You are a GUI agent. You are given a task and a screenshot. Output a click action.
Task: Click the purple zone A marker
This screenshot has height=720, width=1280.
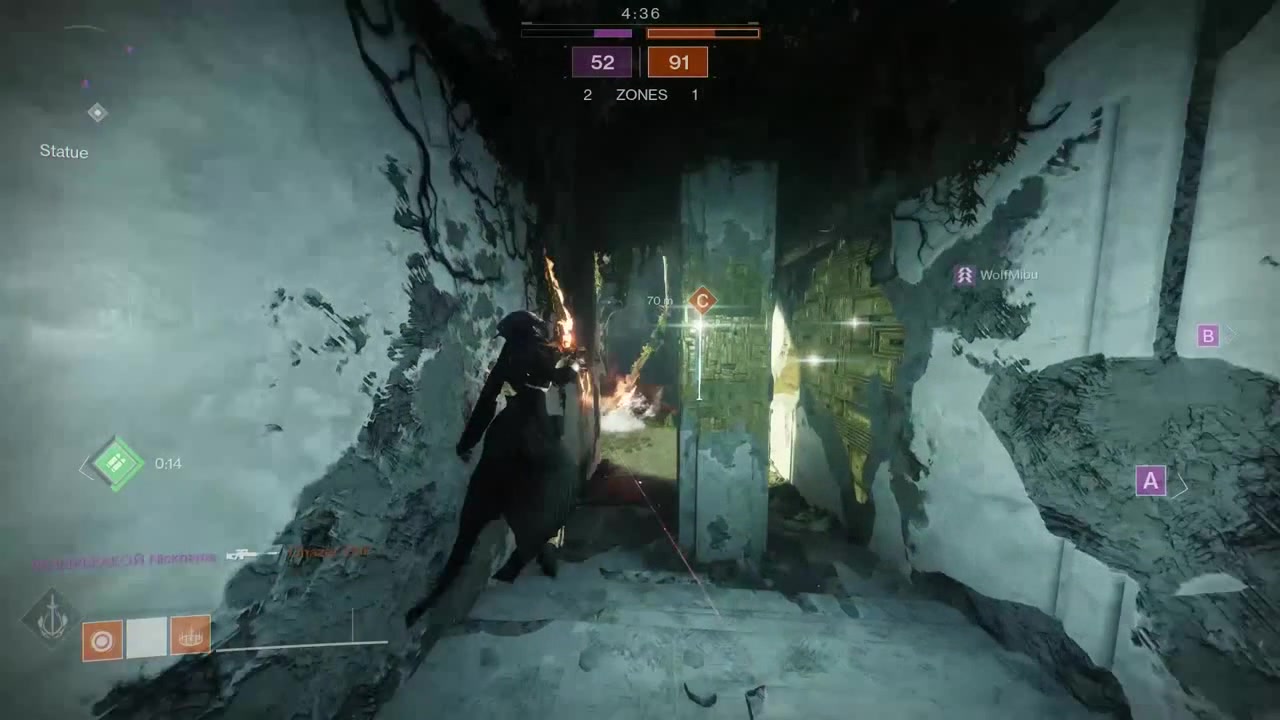coord(1151,481)
